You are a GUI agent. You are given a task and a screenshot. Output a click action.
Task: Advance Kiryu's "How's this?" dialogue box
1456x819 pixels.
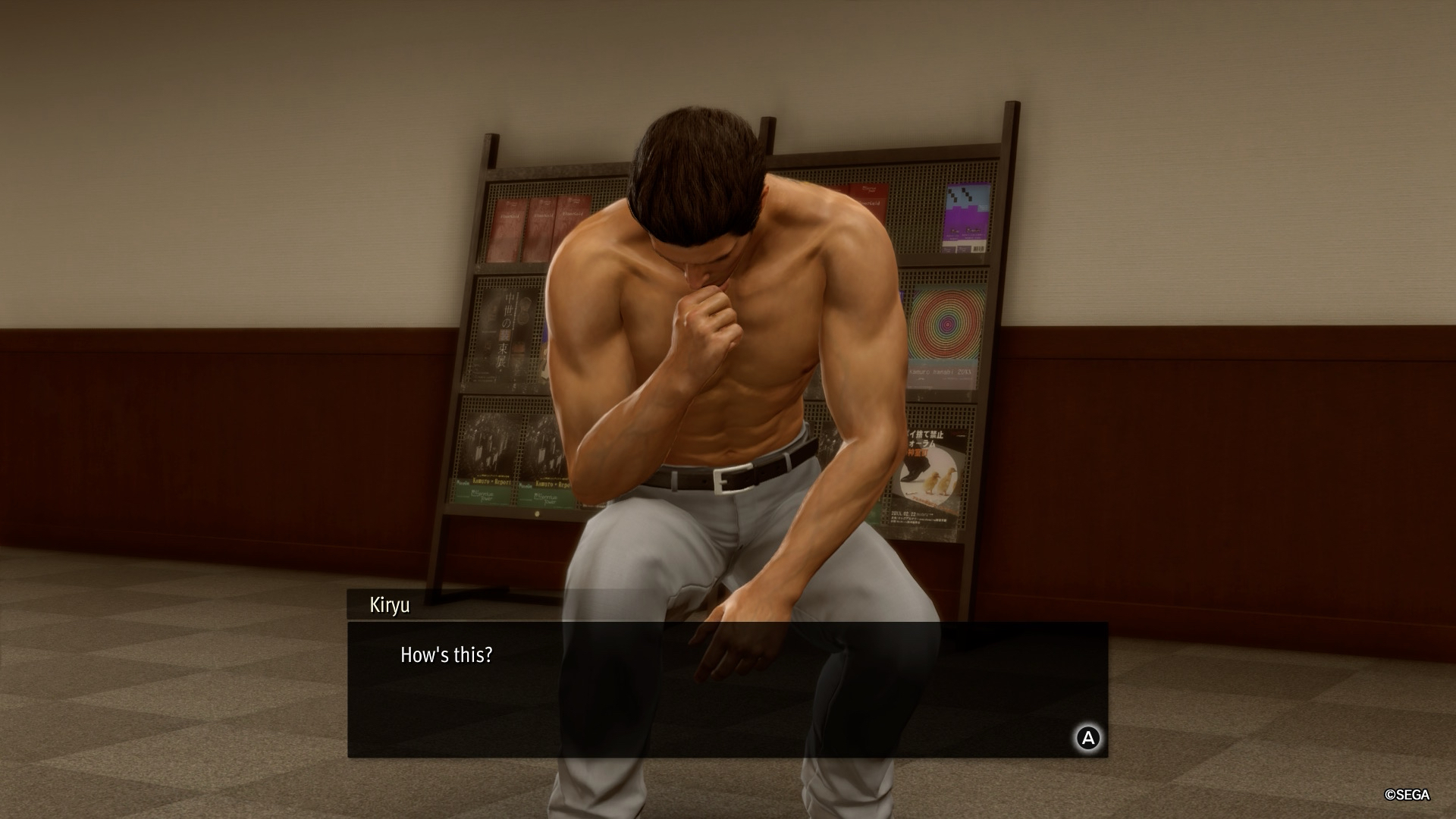tap(1088, 738)
